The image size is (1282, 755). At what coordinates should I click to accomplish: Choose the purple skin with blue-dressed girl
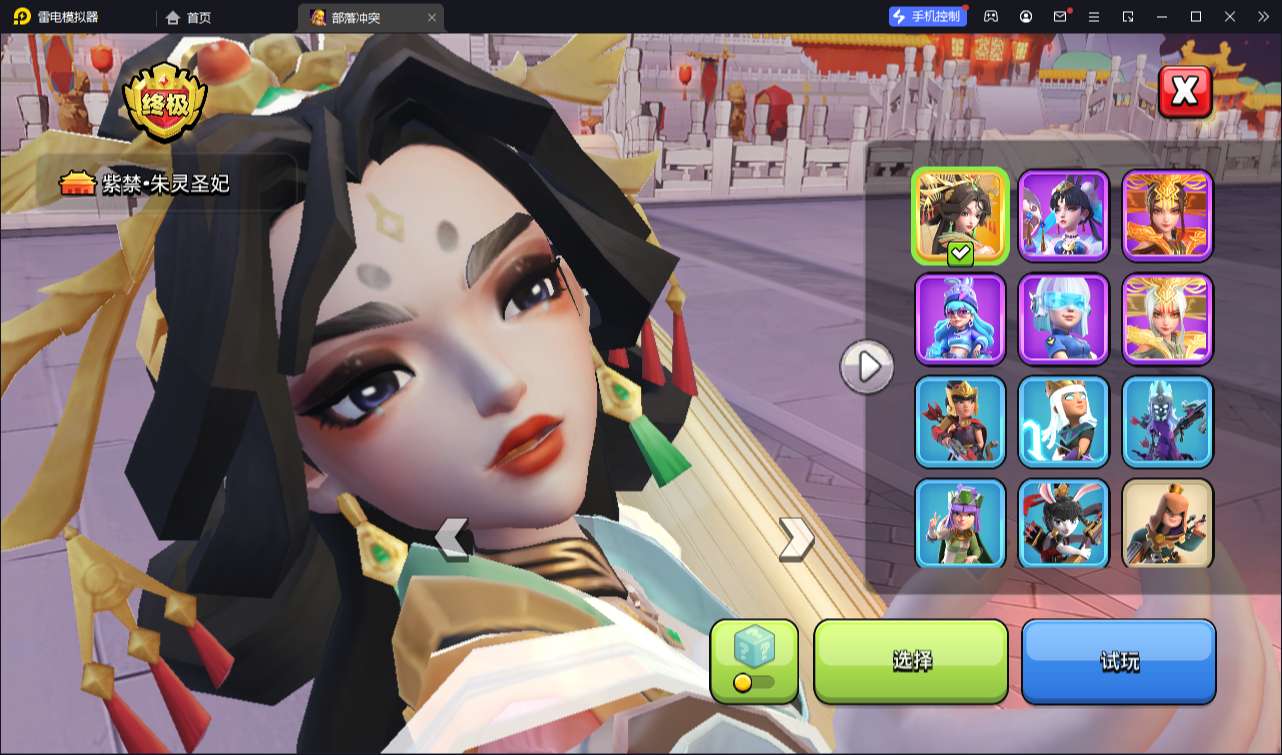(x=1064, y=216)
